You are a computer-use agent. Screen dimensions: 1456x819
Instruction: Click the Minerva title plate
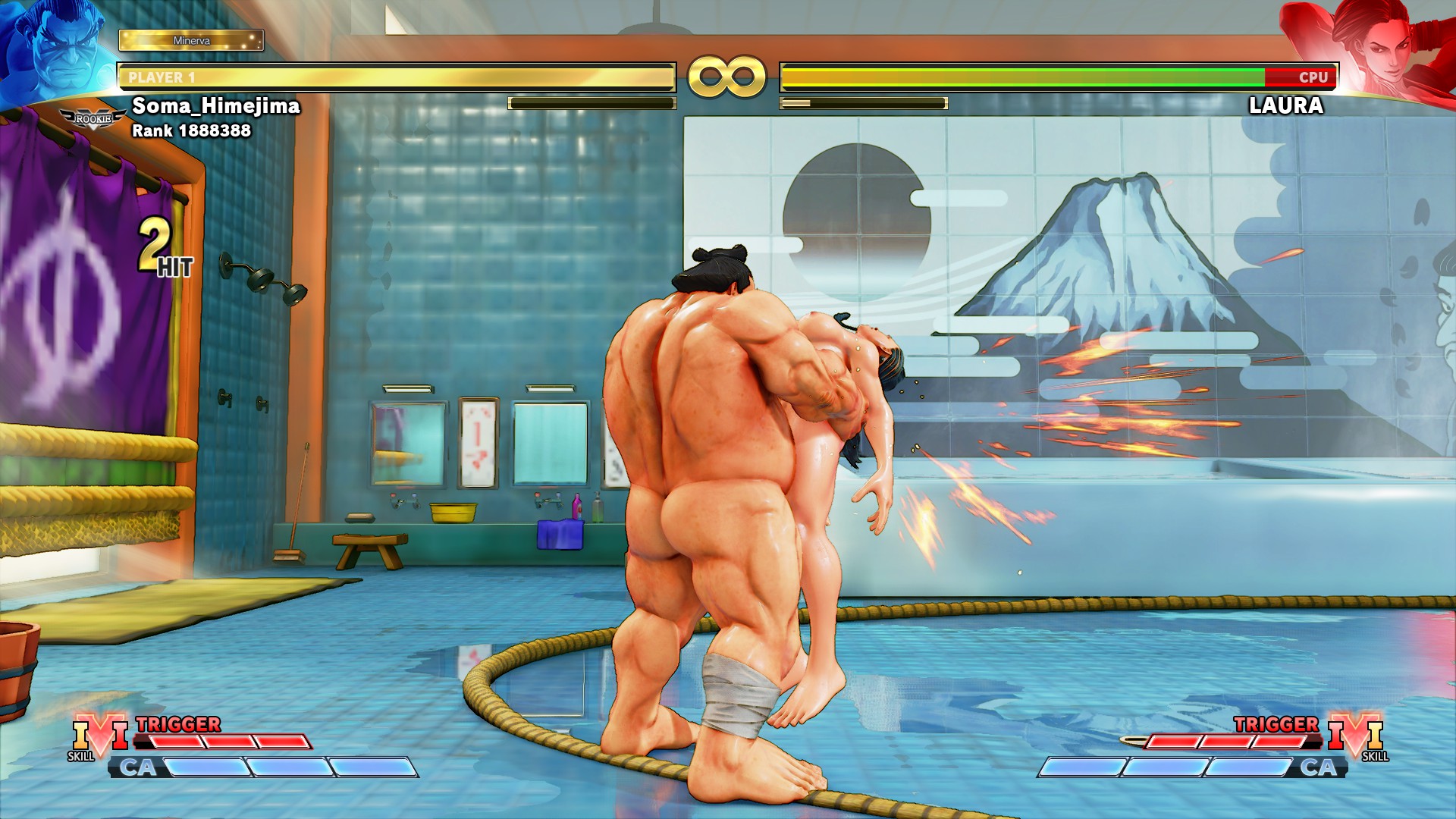(x=191, y=40)
